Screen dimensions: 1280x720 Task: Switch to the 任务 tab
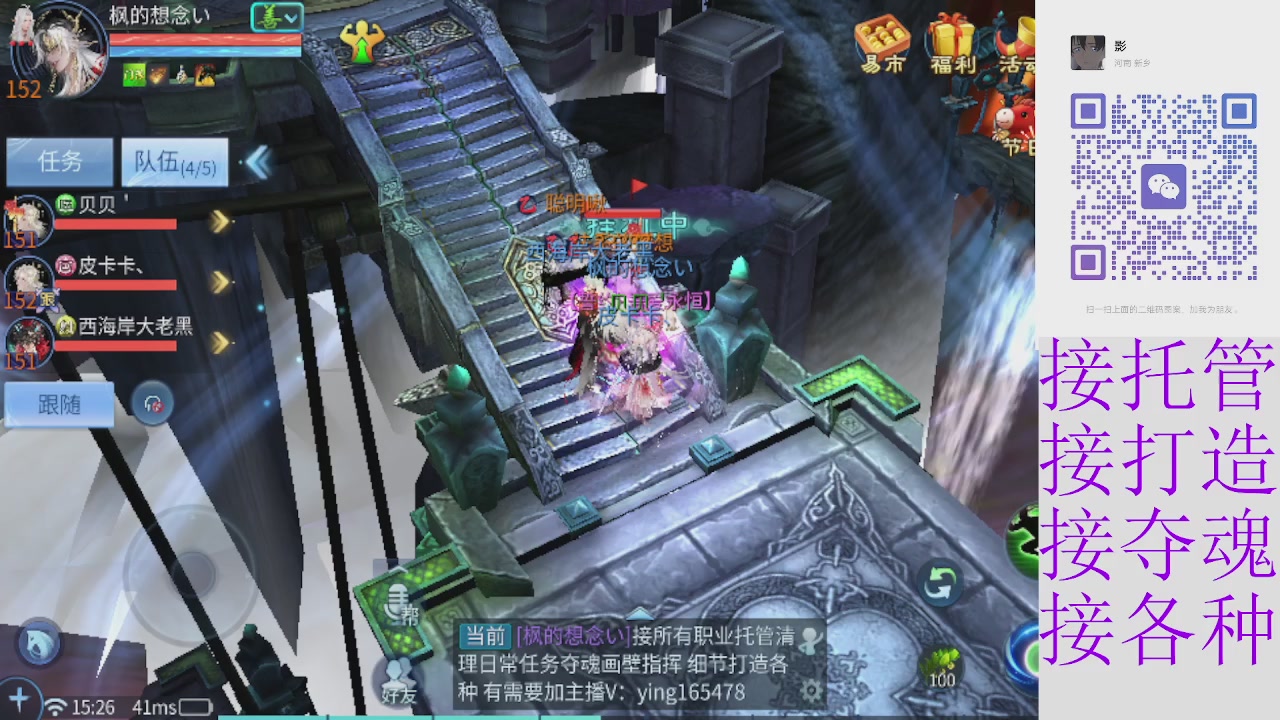pyautogui.click(x=60, y=160)
